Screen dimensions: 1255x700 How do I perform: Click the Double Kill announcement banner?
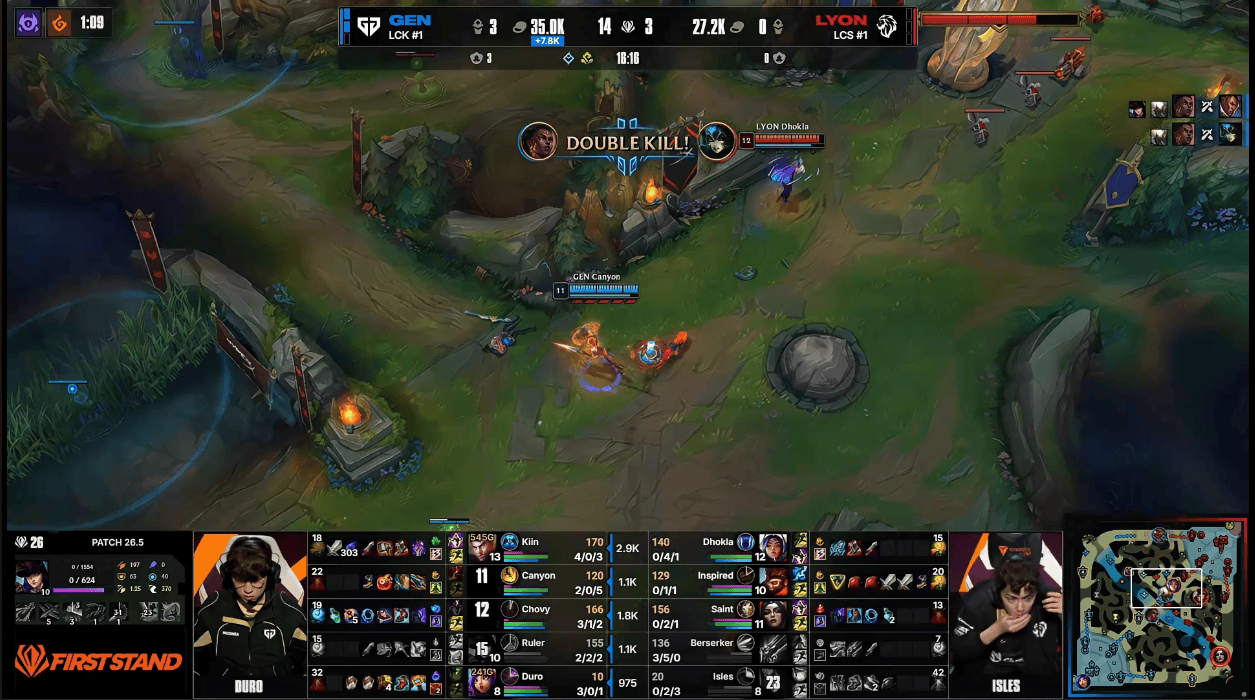tap(627, 143)
